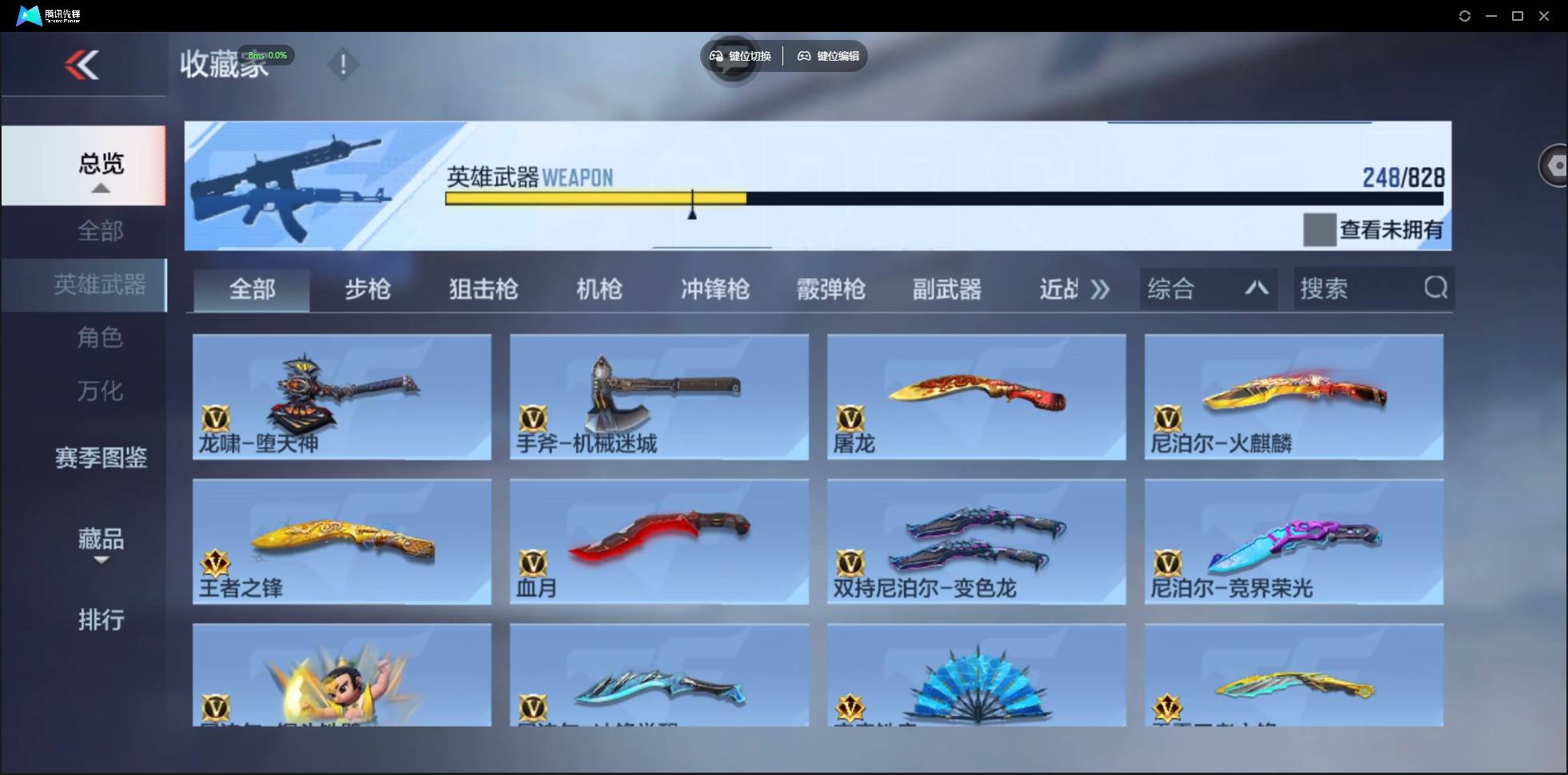The width and height of the screenshot is (1568, 775).
Task: Click the back arrow to exit the collection page
Action: 82,65
